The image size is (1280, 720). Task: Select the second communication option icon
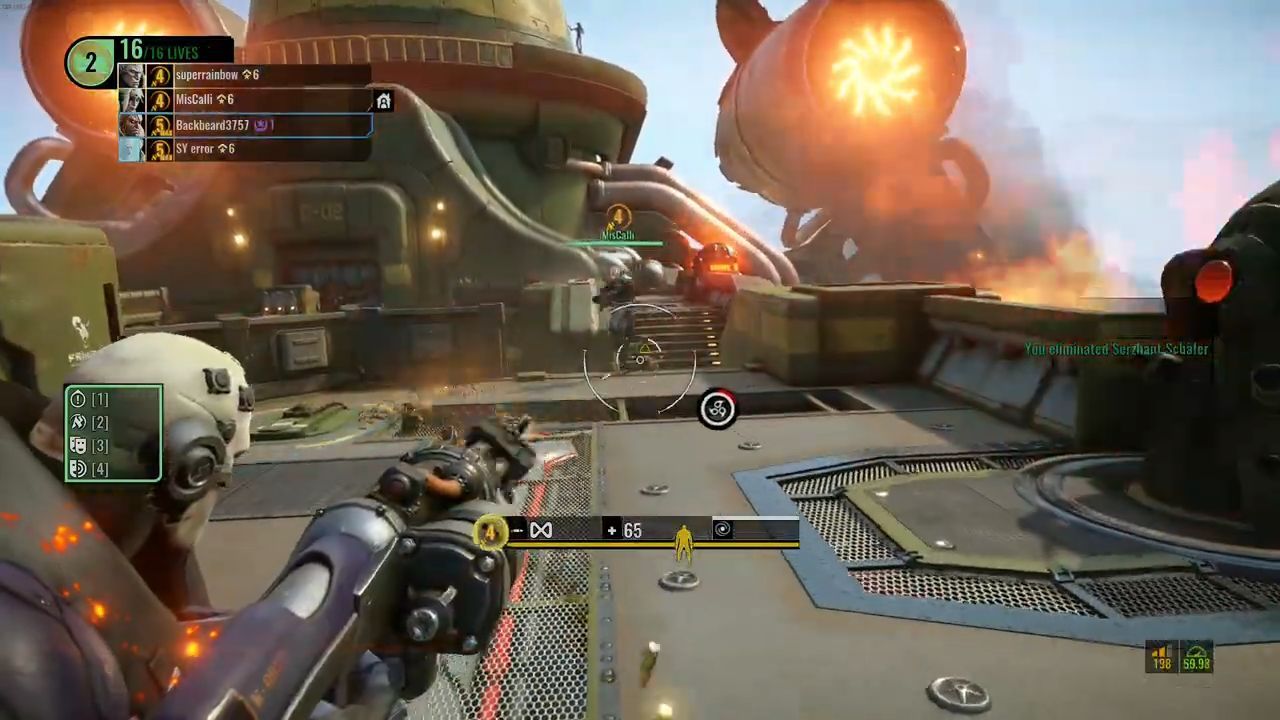tap(78, 422)
